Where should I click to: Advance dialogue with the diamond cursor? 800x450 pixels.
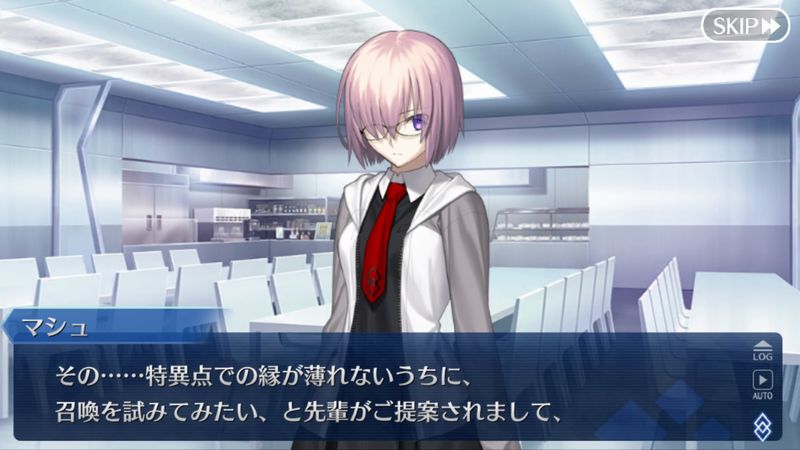[x=763, y=424]
